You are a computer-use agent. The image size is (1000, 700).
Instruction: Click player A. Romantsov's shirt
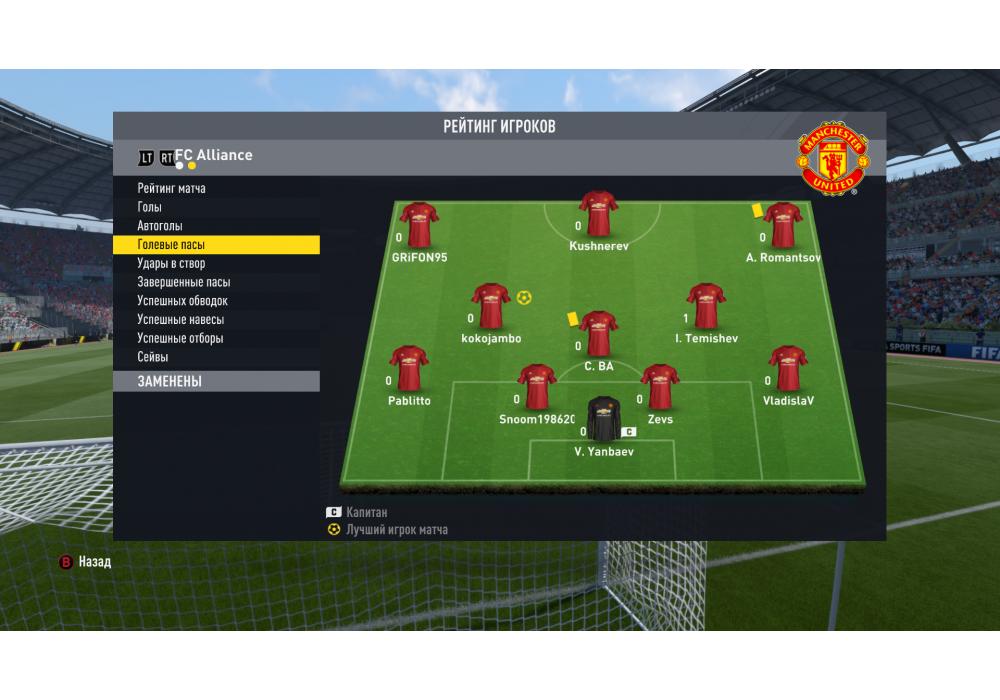(x=783, y=225)
